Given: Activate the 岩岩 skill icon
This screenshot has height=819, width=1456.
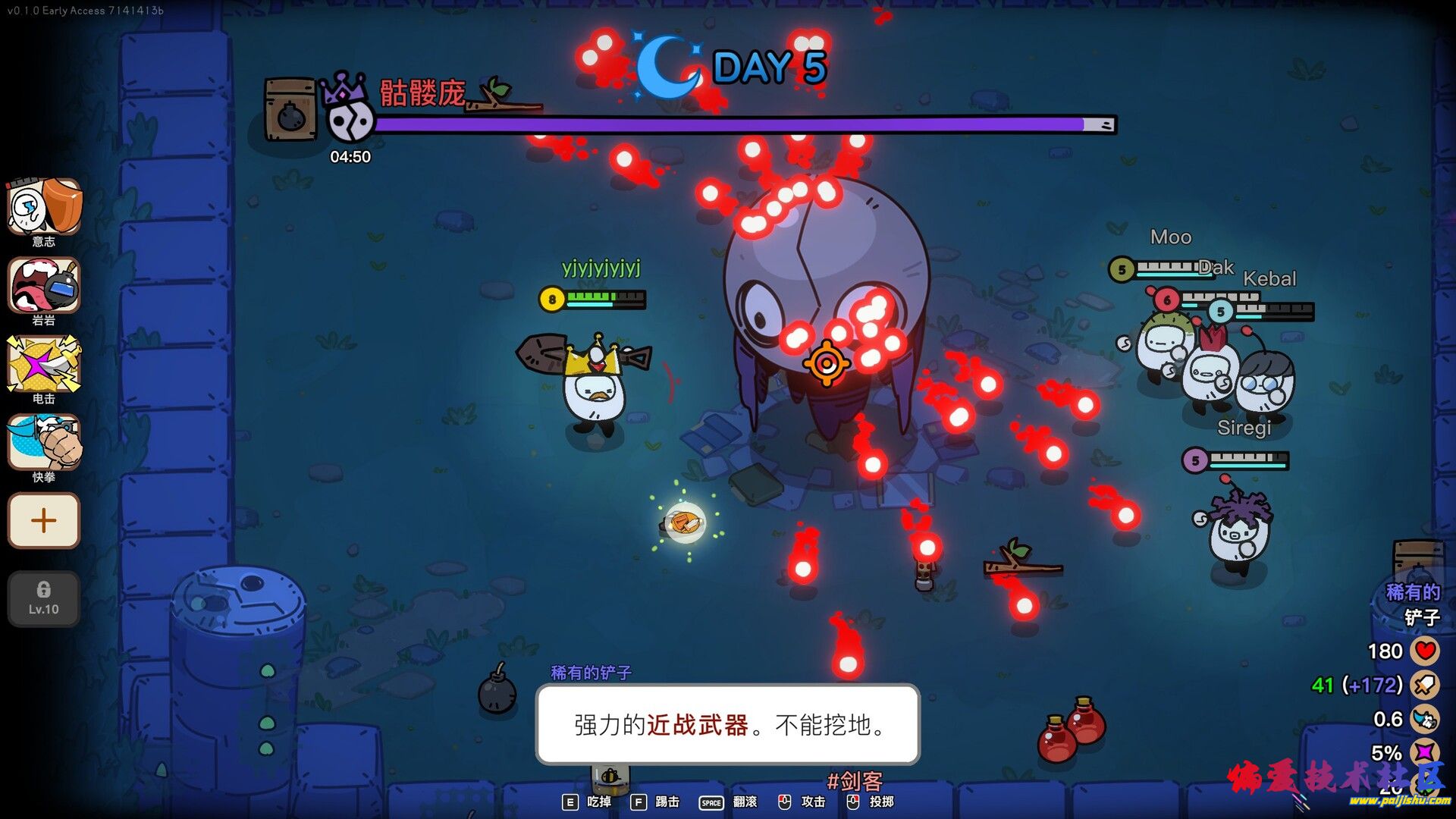Looking at the screenshot, I should (x=44, y=285).
